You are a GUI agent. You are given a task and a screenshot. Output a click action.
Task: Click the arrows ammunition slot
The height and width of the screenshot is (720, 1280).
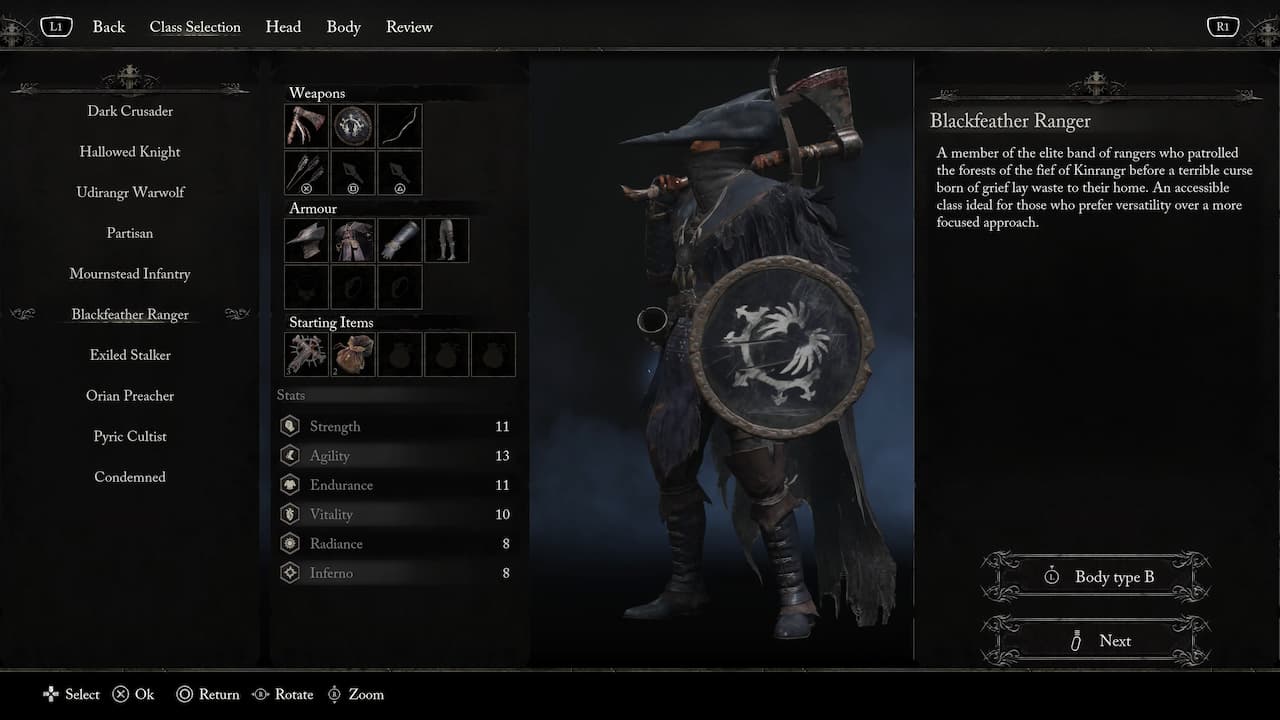tap(306, 172)
